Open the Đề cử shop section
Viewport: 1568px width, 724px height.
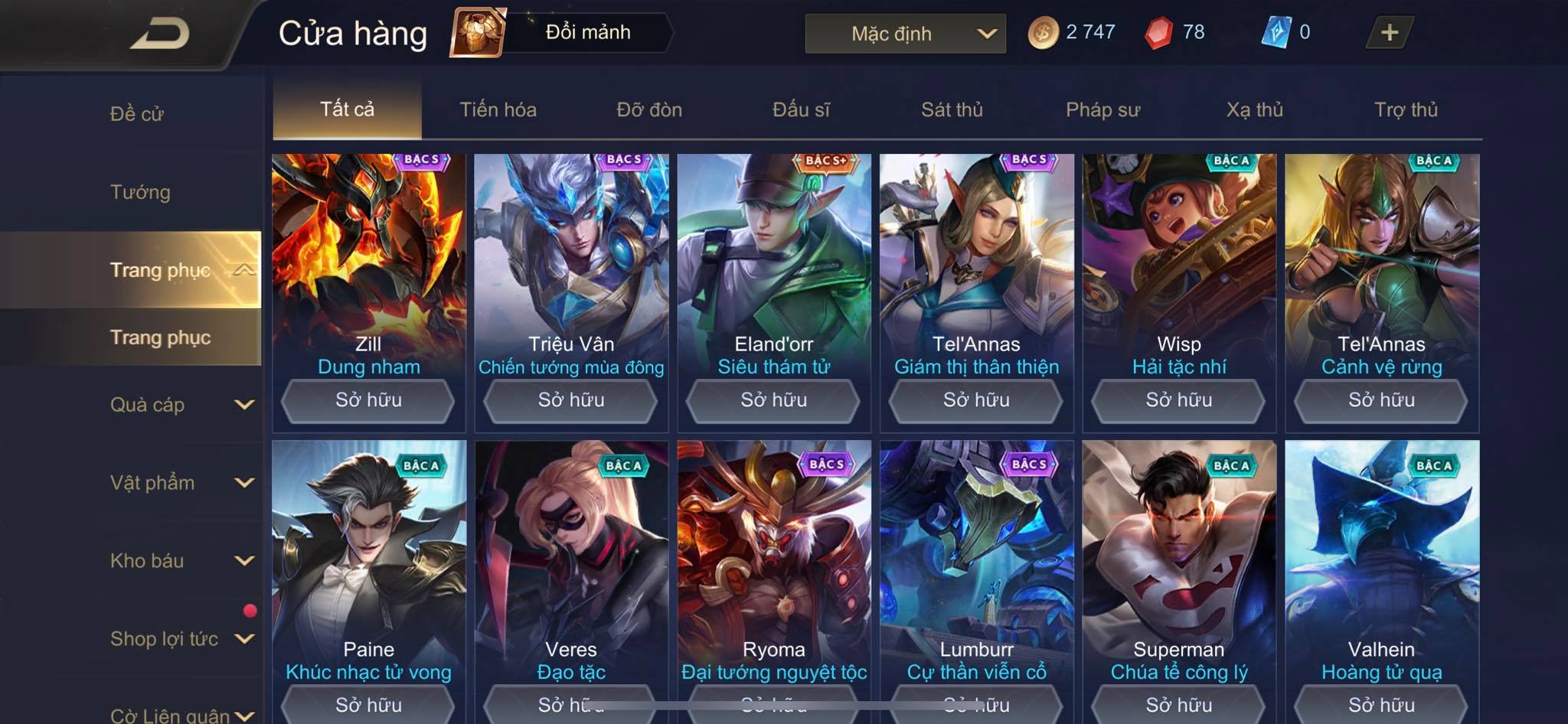click(x=137, y=114)
